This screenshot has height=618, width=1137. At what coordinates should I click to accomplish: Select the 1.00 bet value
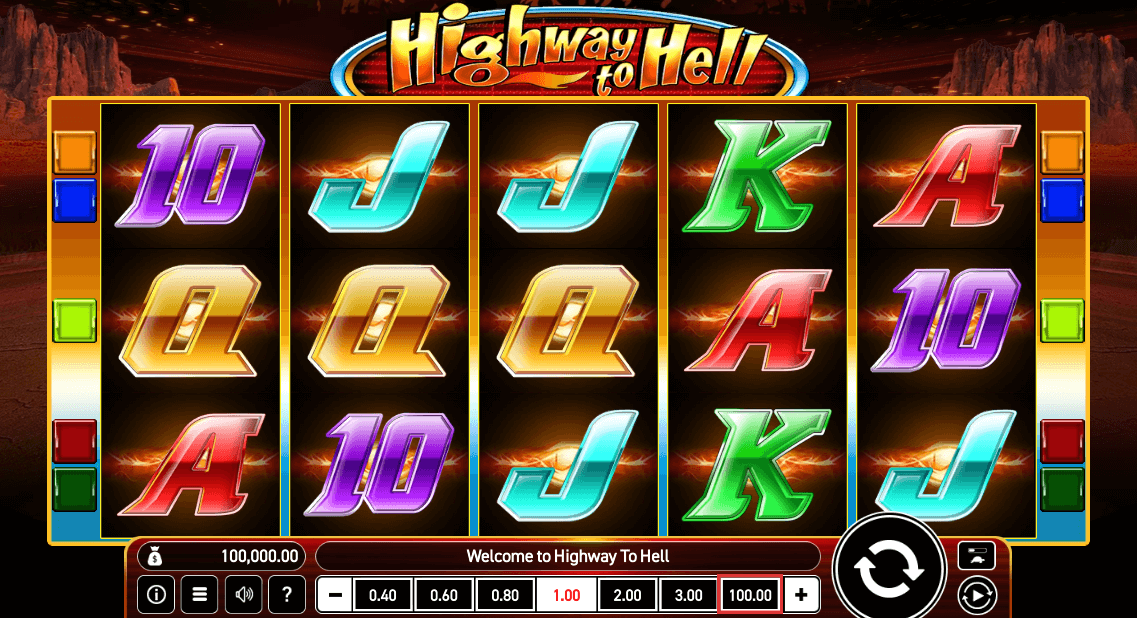[x=566, y=595]
